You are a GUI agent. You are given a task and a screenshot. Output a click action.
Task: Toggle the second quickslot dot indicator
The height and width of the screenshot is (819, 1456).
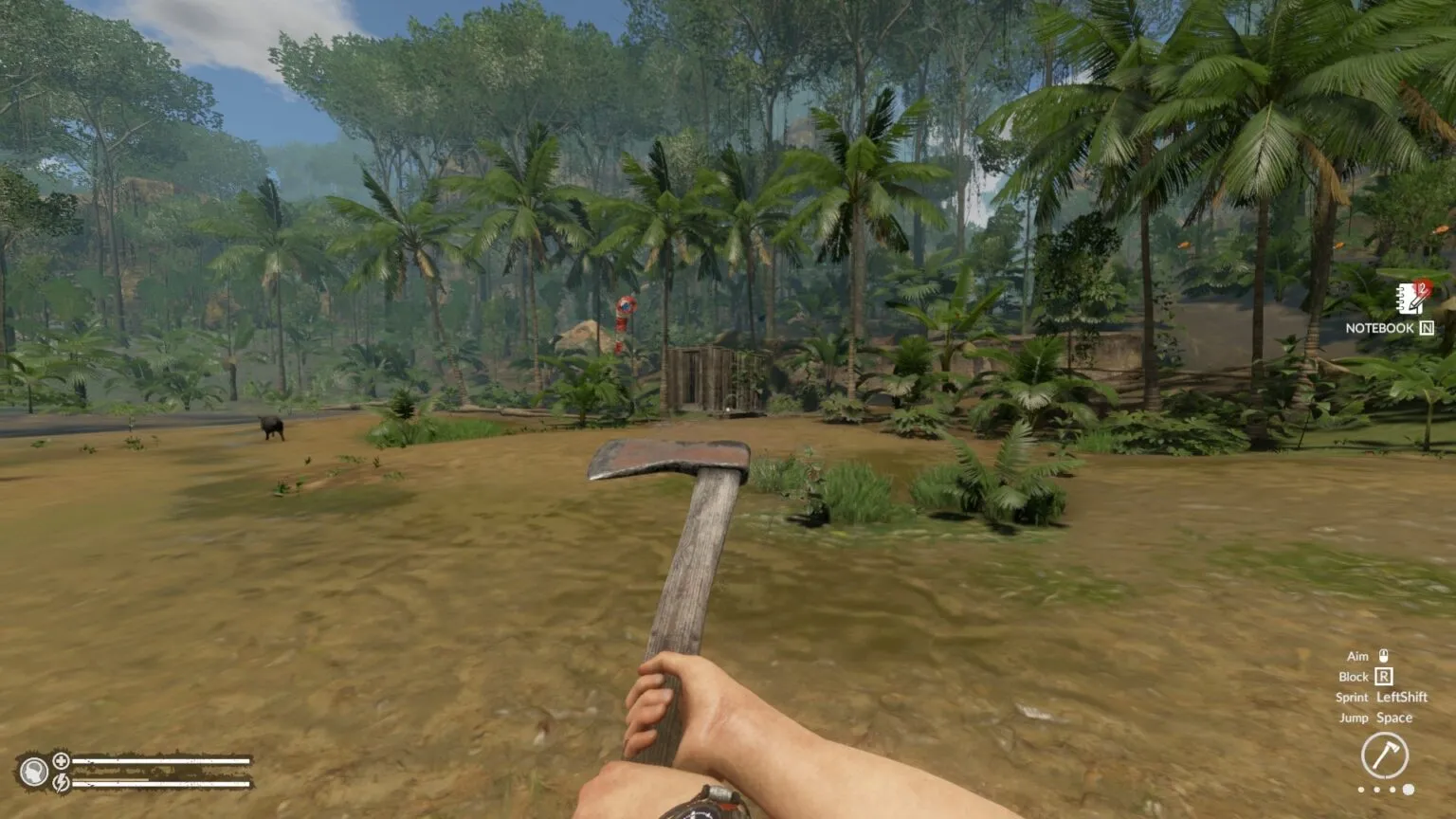click(x=1376, y=789)
